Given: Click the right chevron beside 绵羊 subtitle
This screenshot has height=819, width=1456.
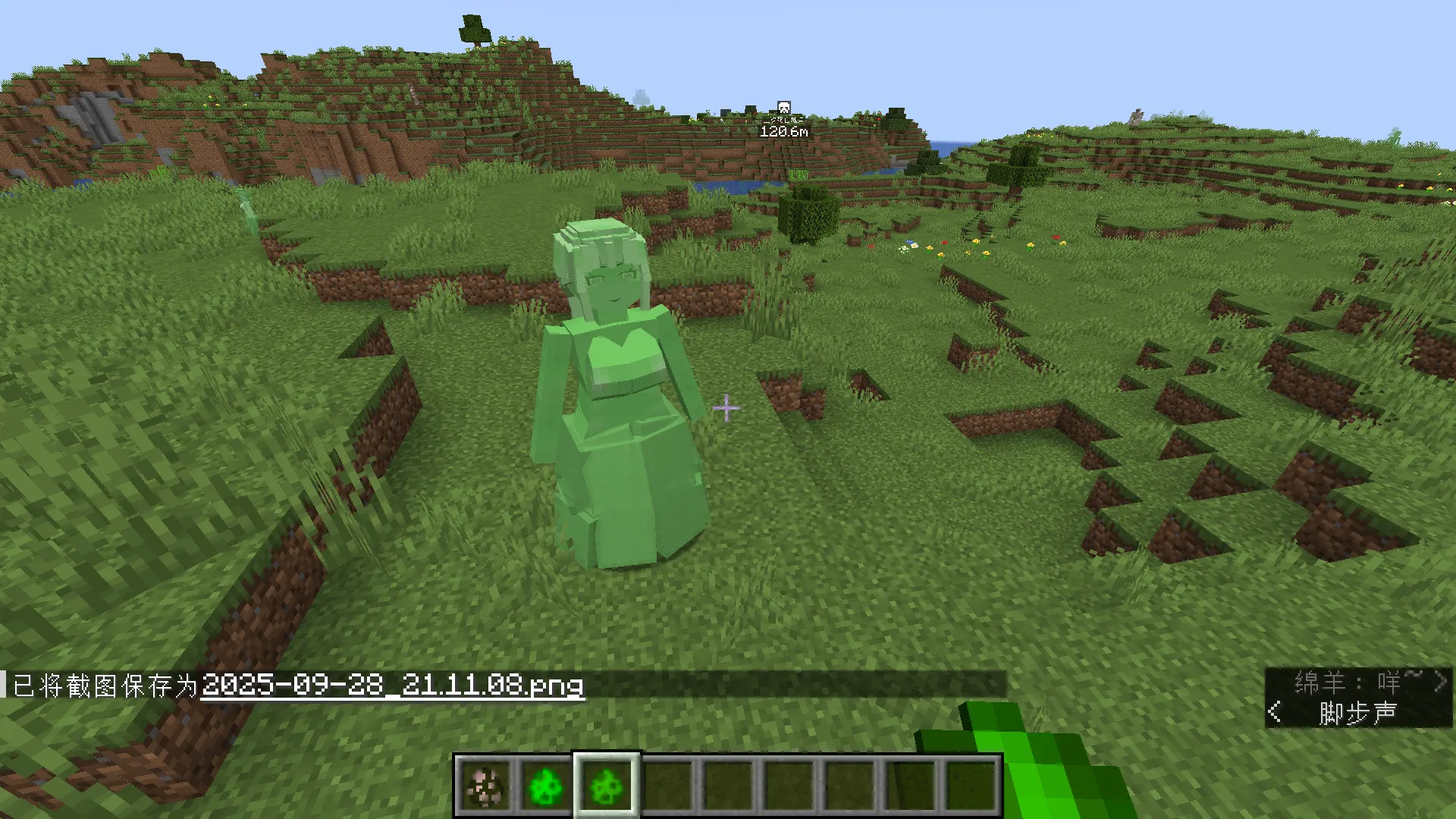Looking at the screenshot, I should (x=1440, y=681).
